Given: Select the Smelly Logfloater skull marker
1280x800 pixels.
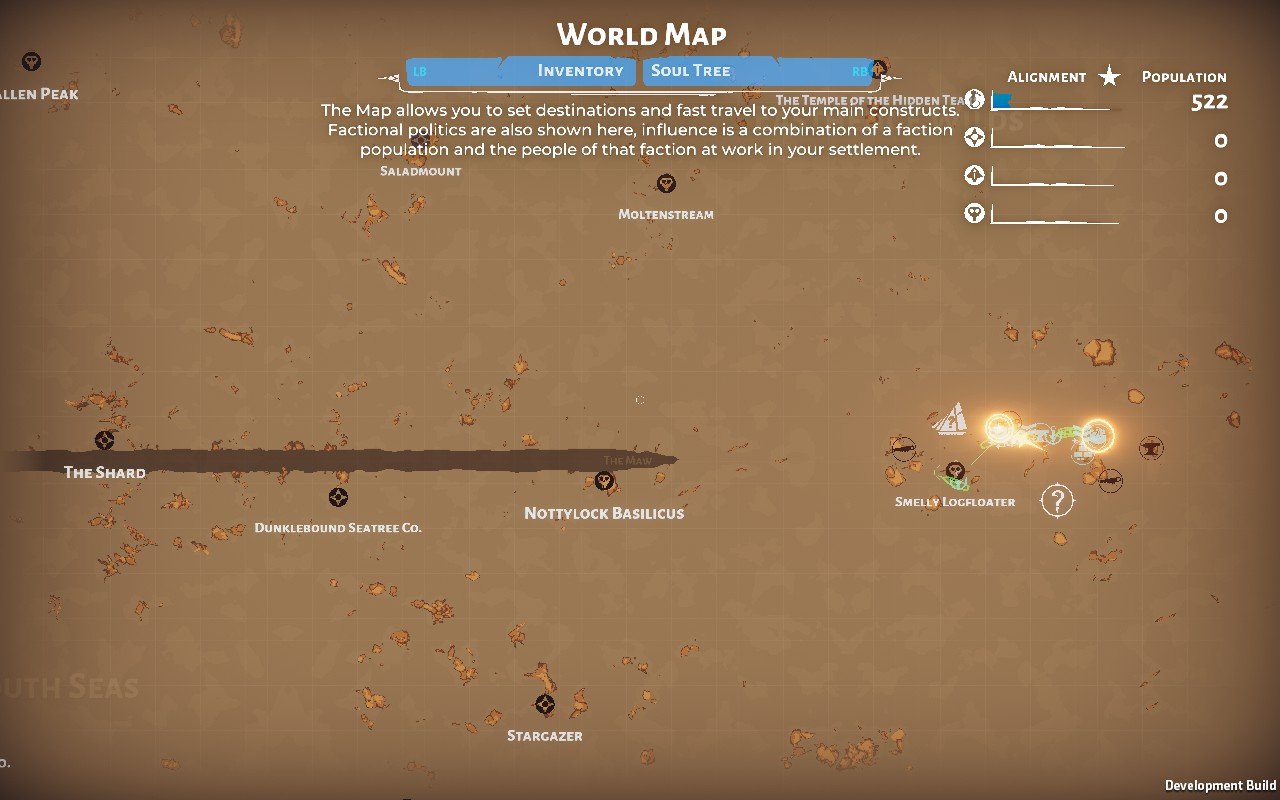Looking at the screenshot, I should [956, 469].
